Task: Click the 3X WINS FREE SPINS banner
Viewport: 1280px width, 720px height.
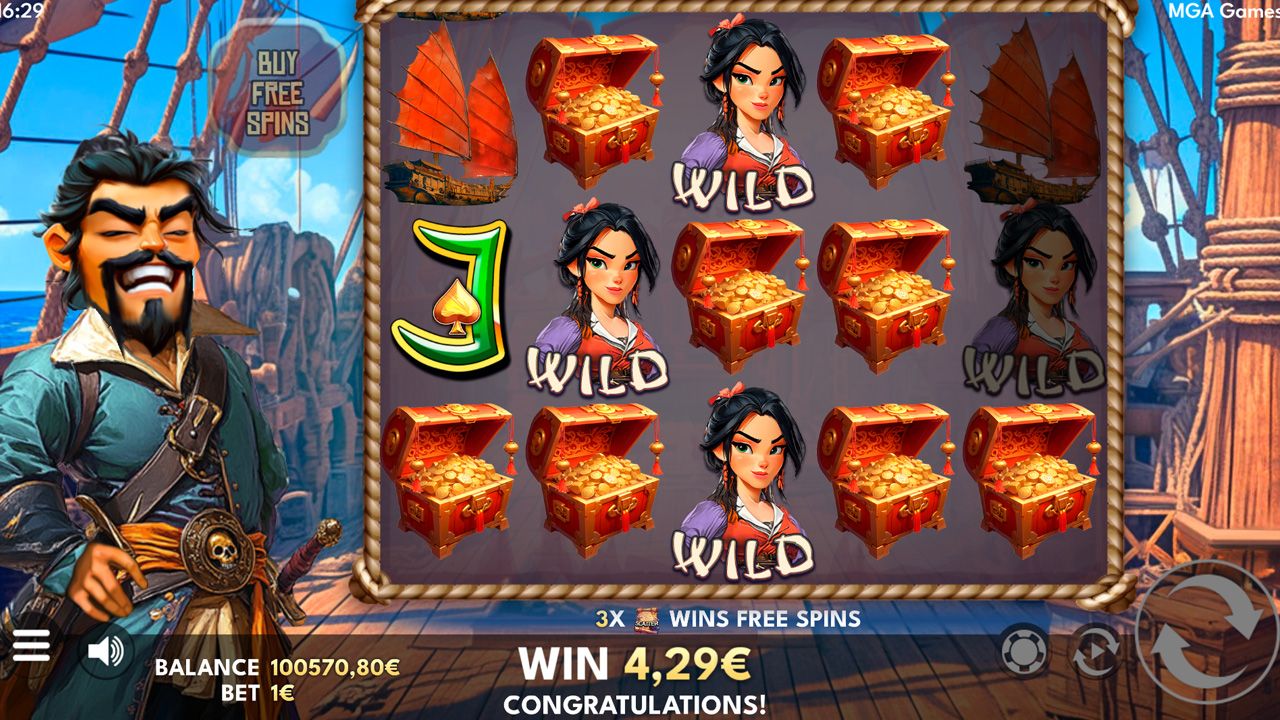Action: point(728,619)
